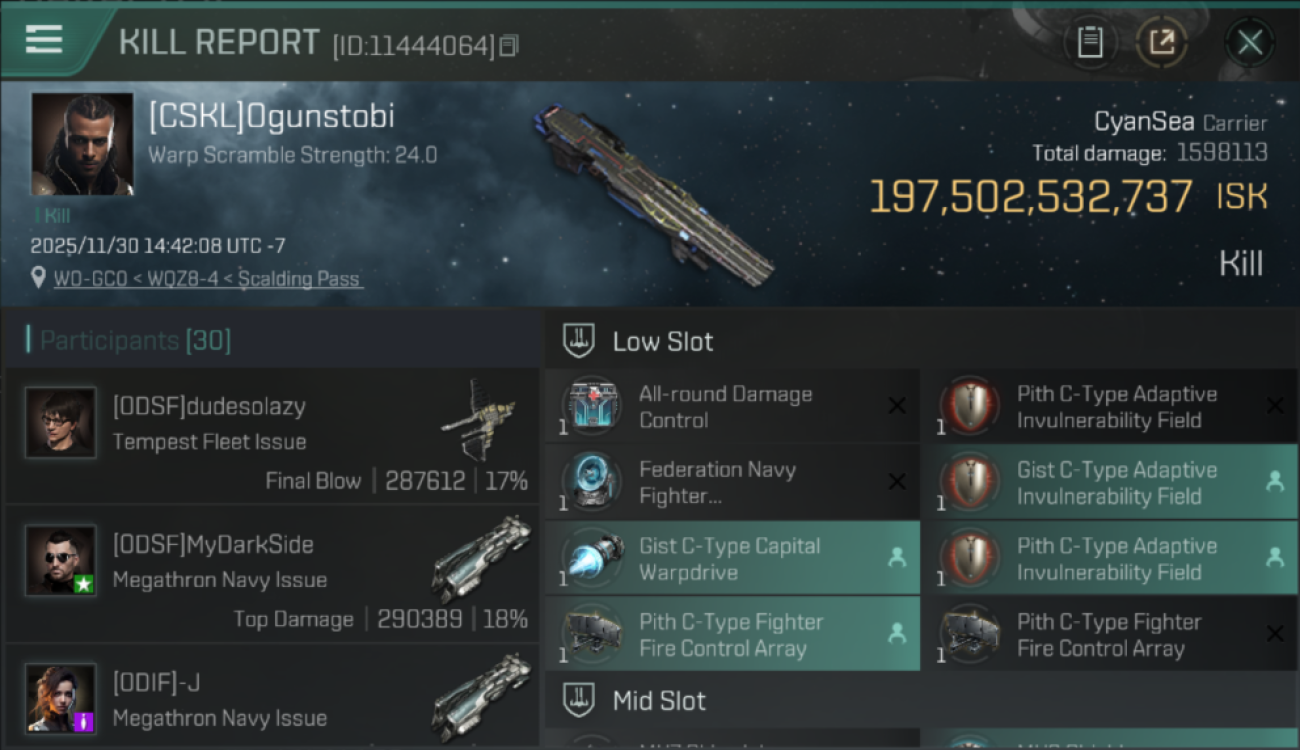Select the All-round Damage Control module icon
1300x750 pixels.
[589, 405]
